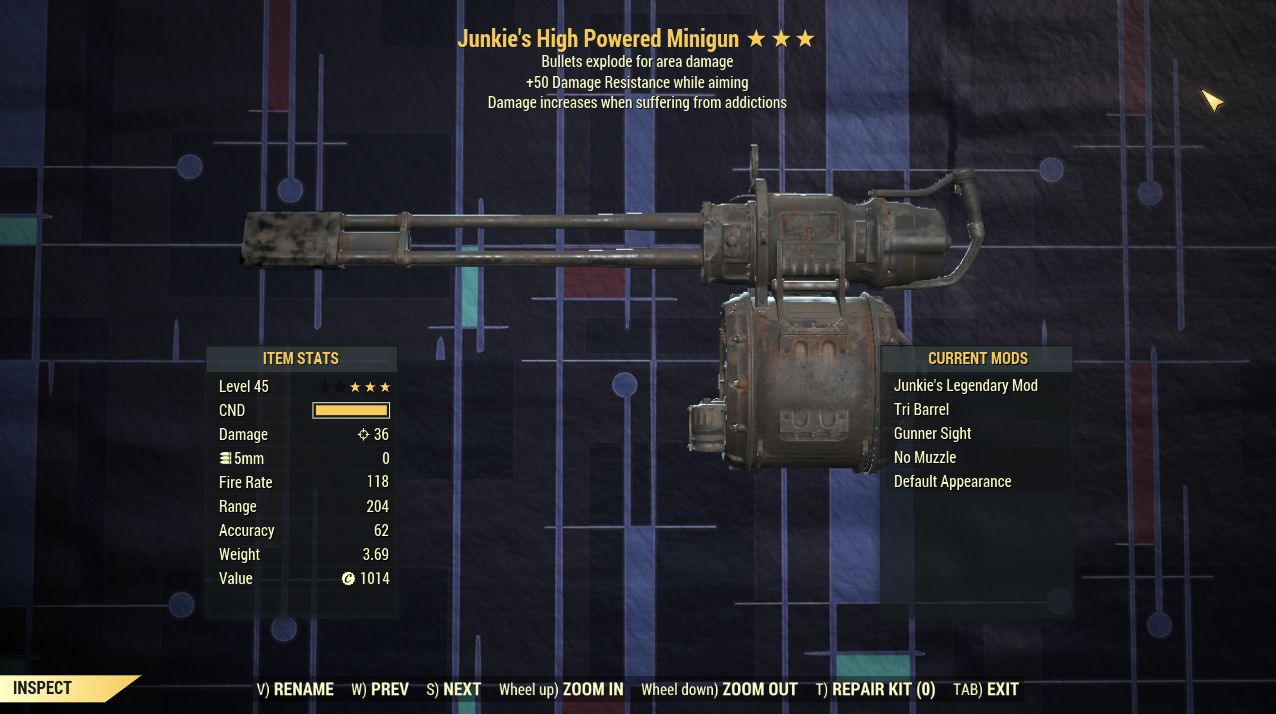Exit the inspect screen
Image resolution: width=1276 pixels, height=714 pixels.
tap(986, 689)
